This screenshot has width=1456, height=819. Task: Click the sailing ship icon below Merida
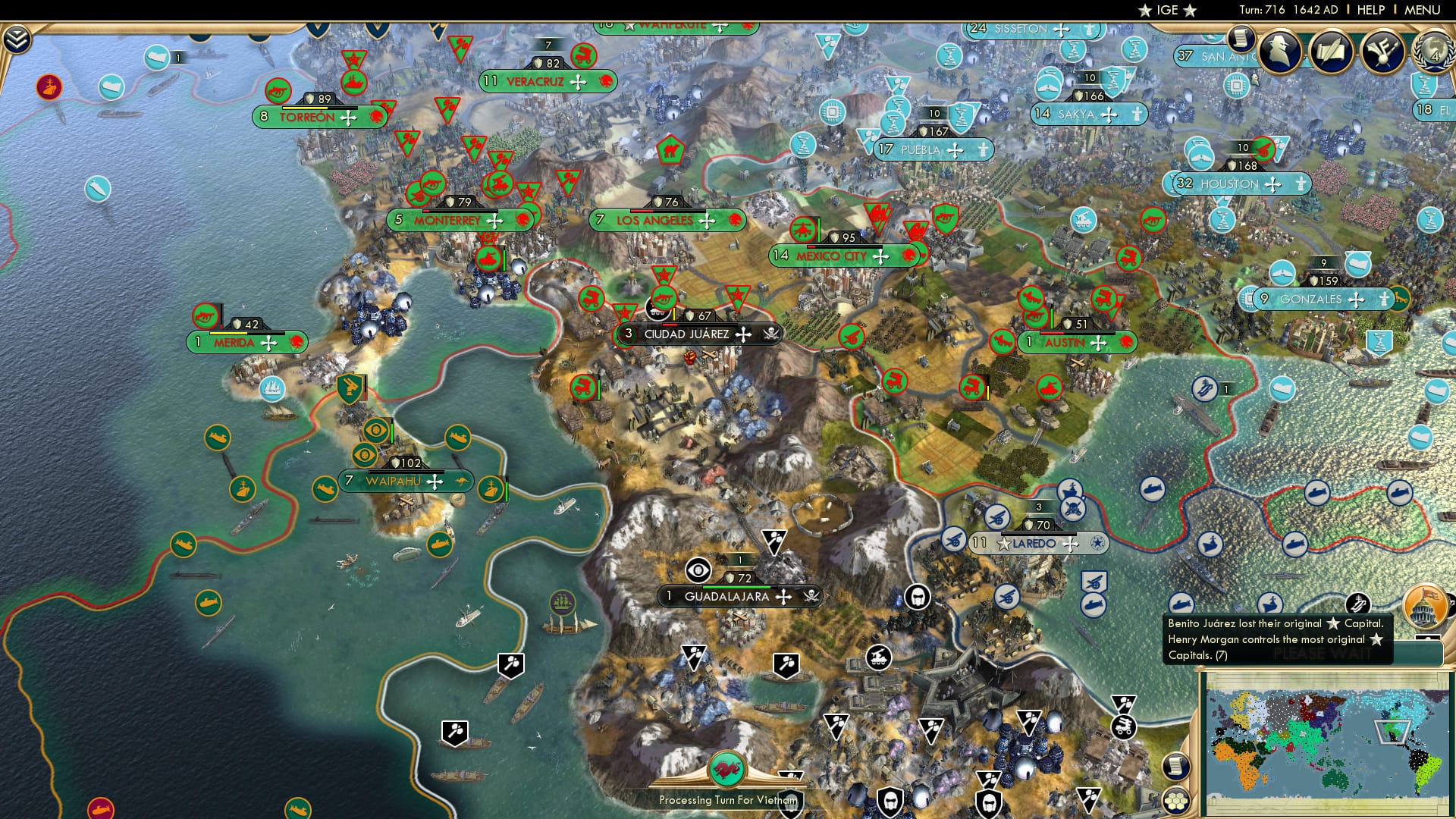(x=272, y=390)
